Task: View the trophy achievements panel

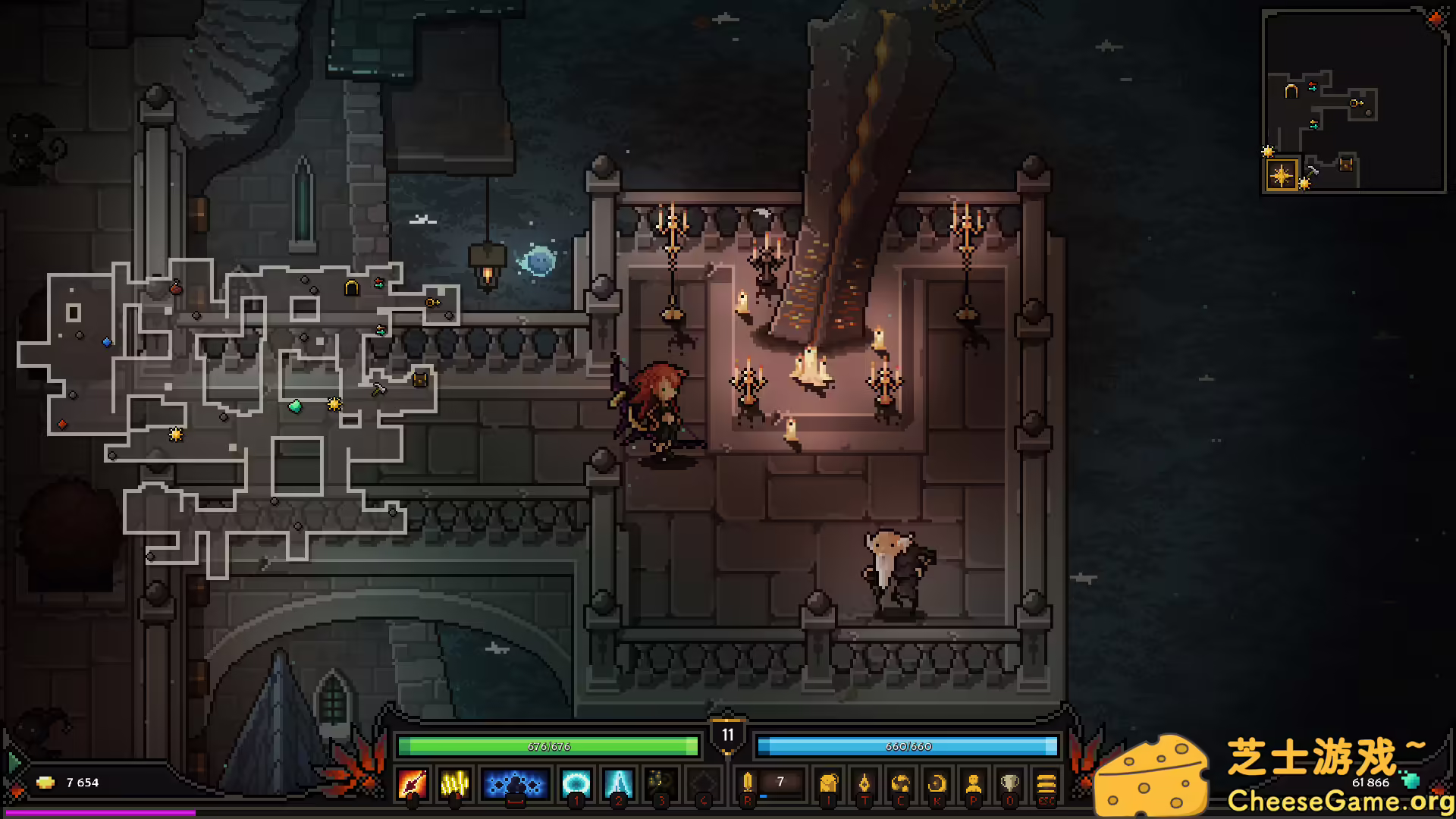Action: [x=1009, y=783]
